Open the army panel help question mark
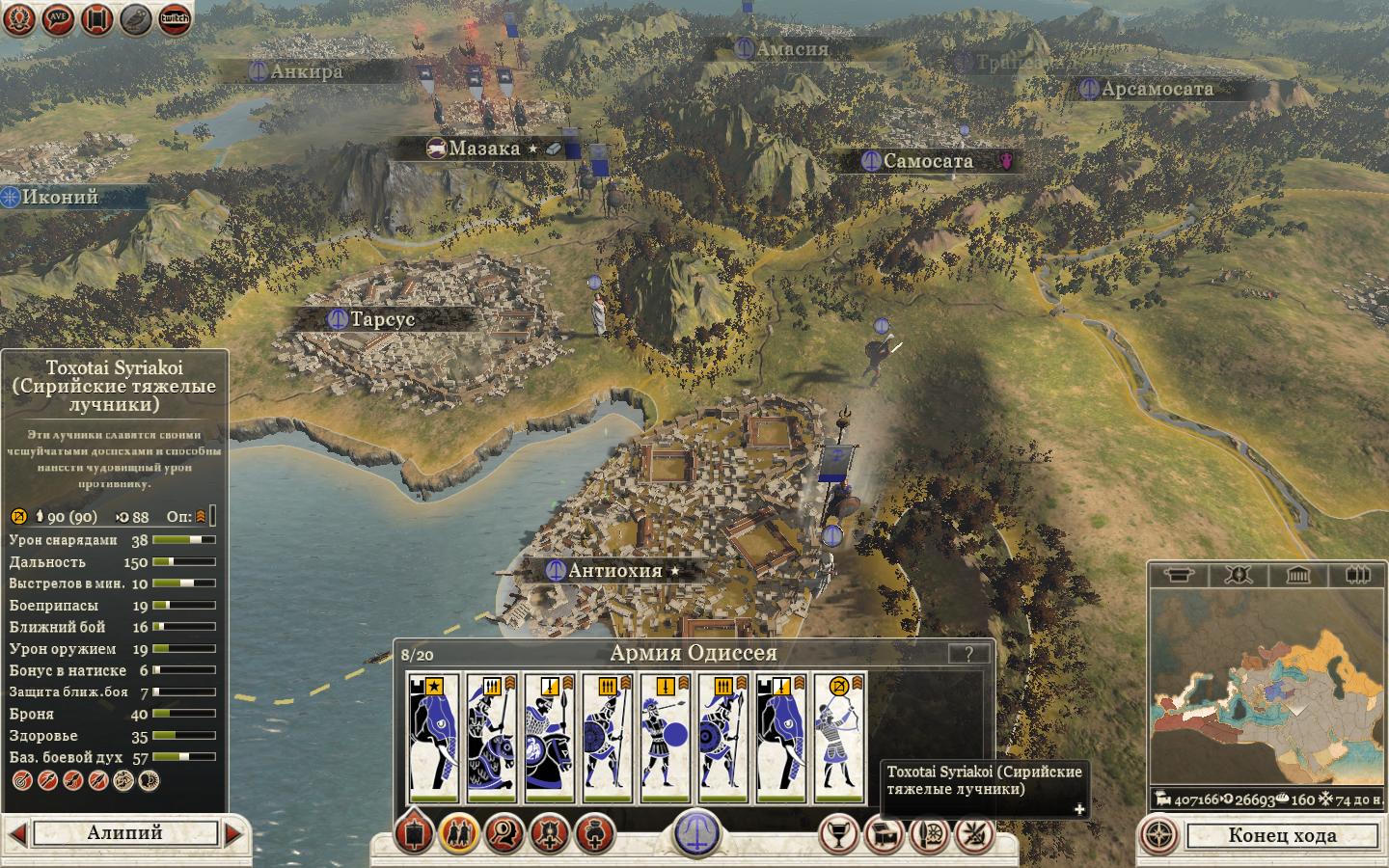The width and height of the screenshot is (1389, 868). [968, 654]
